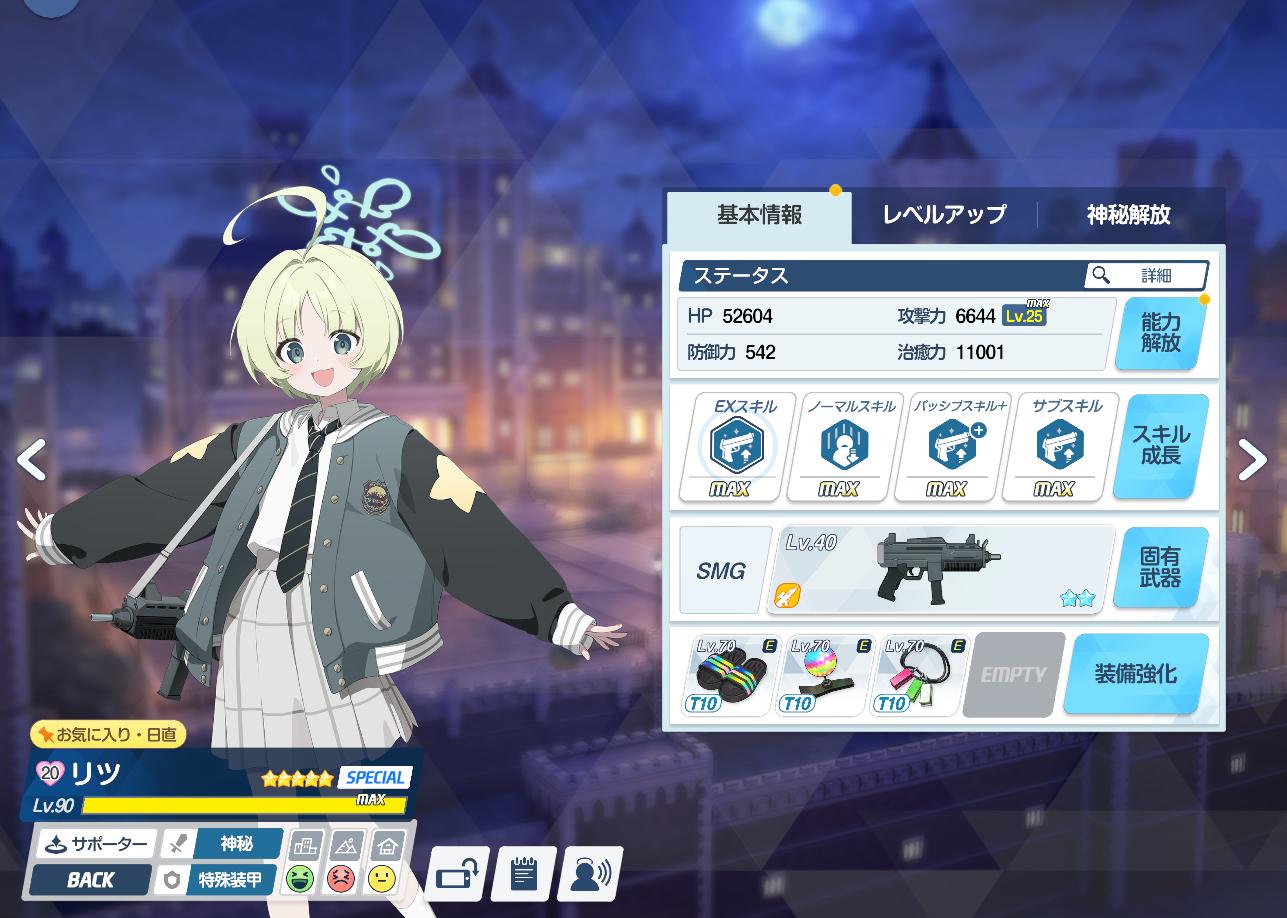Image resolution: width=1287 pixels, height=918 pixels.
Task: Switch to the レベルアップ tab
Action: point(944,215)
